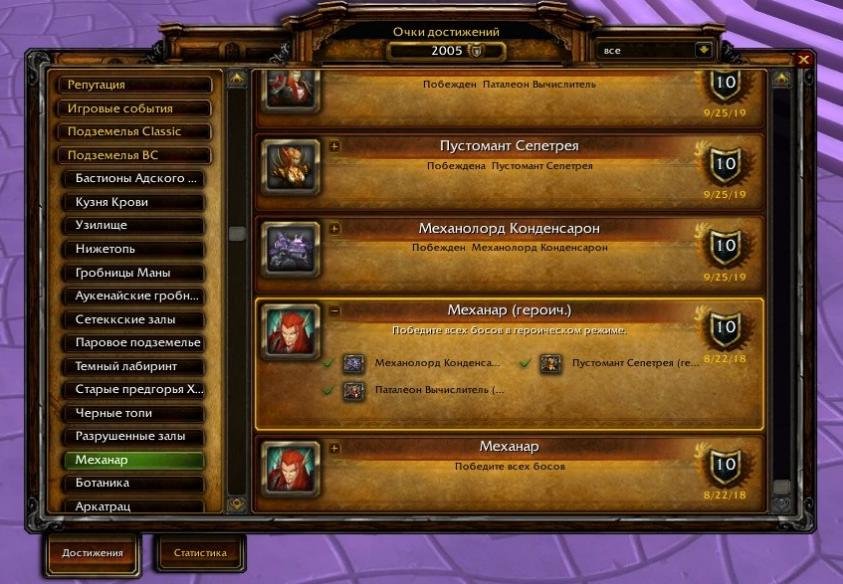Choose the Игровые события category
Screen dimensions: 843x584
click(x=135, y=109)
